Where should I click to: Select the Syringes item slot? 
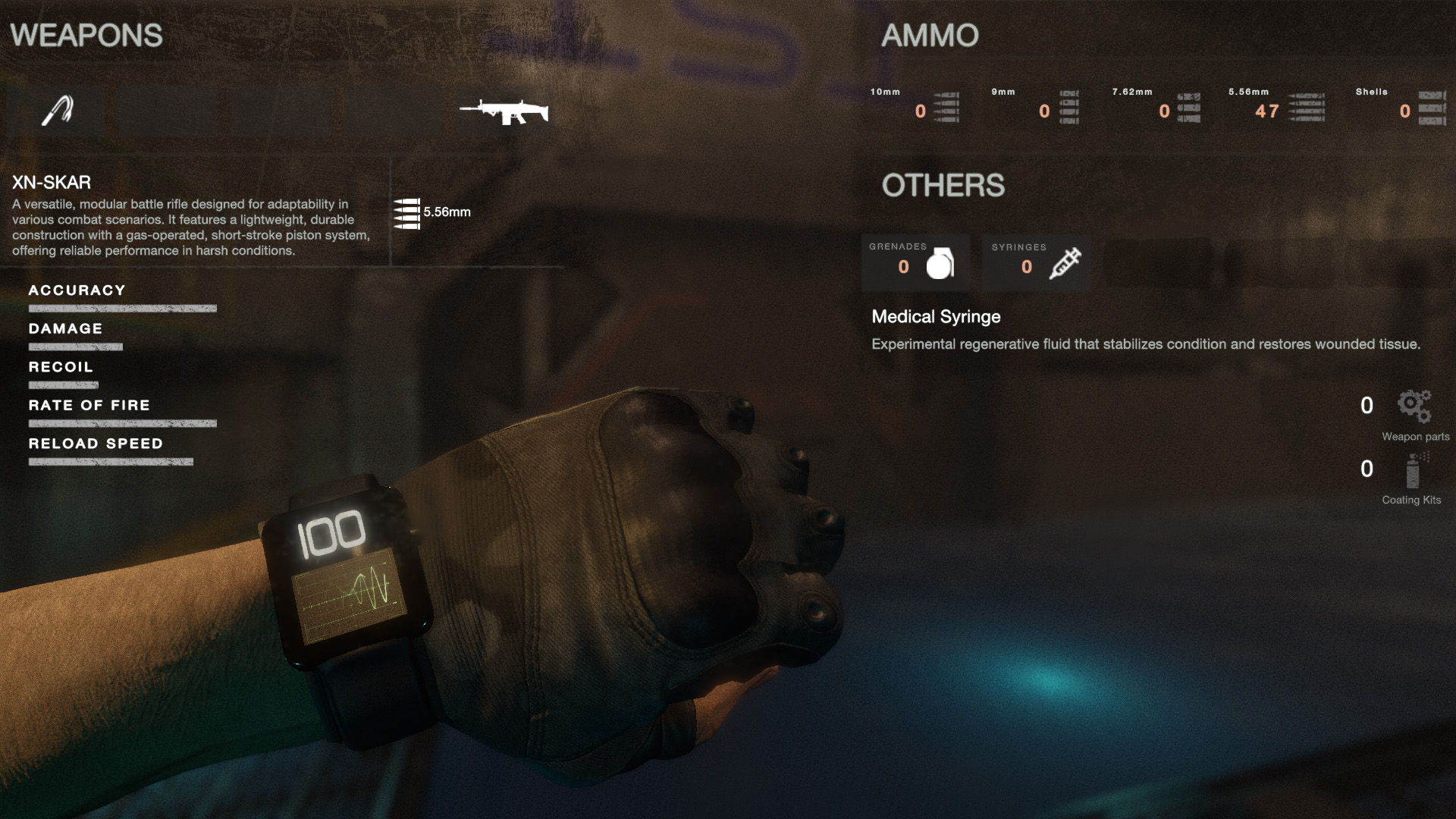[1037, 263]
